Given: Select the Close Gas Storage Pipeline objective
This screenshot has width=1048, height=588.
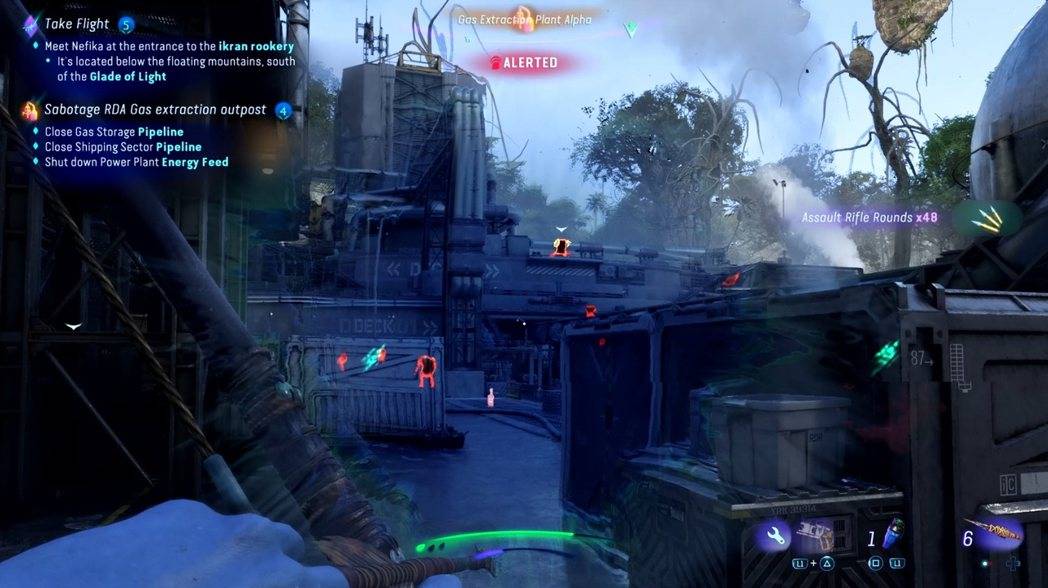Looking at the screenshot, I should [x=114, y=132].
